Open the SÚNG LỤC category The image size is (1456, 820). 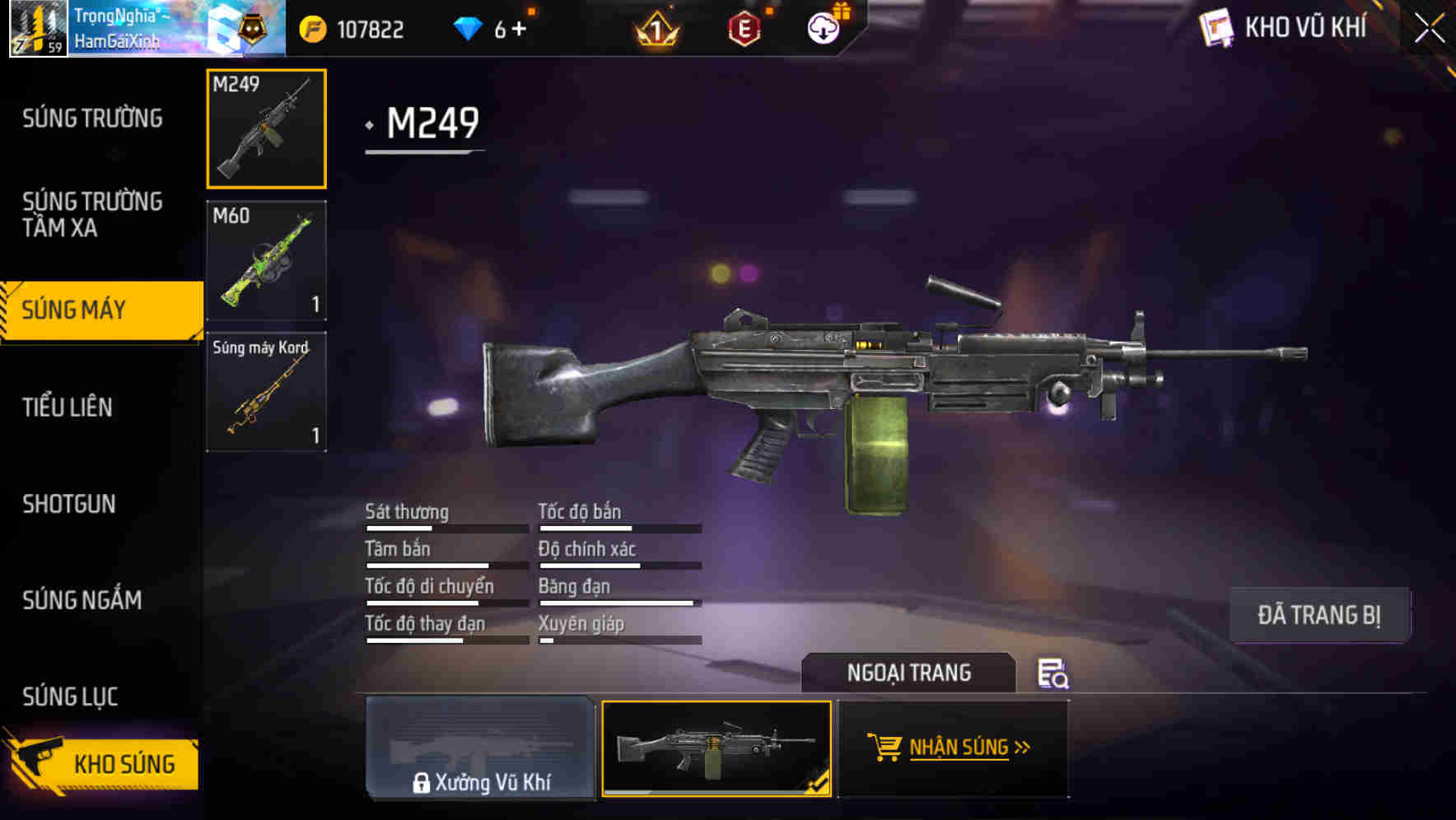pyautogui.click(x=70, y=696)
